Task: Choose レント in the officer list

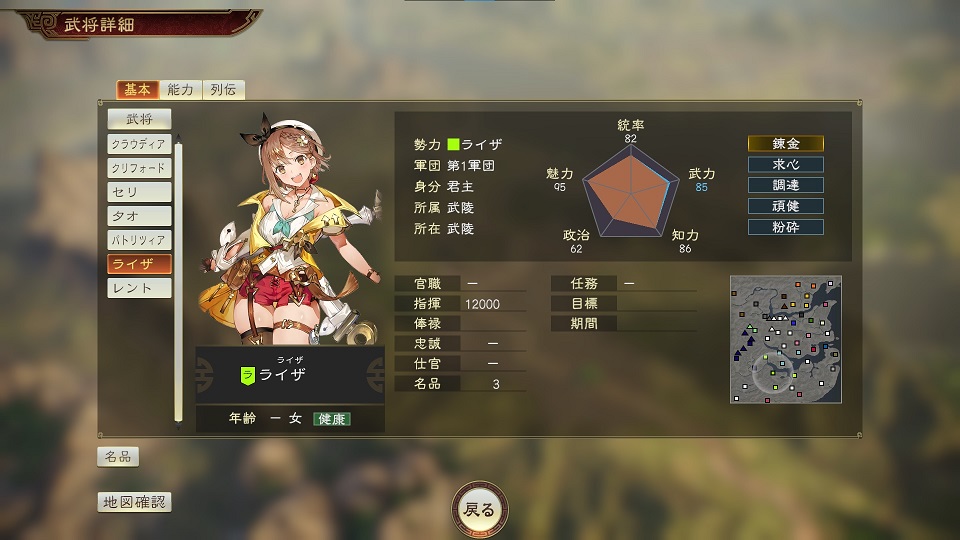Action: [139, 288]
